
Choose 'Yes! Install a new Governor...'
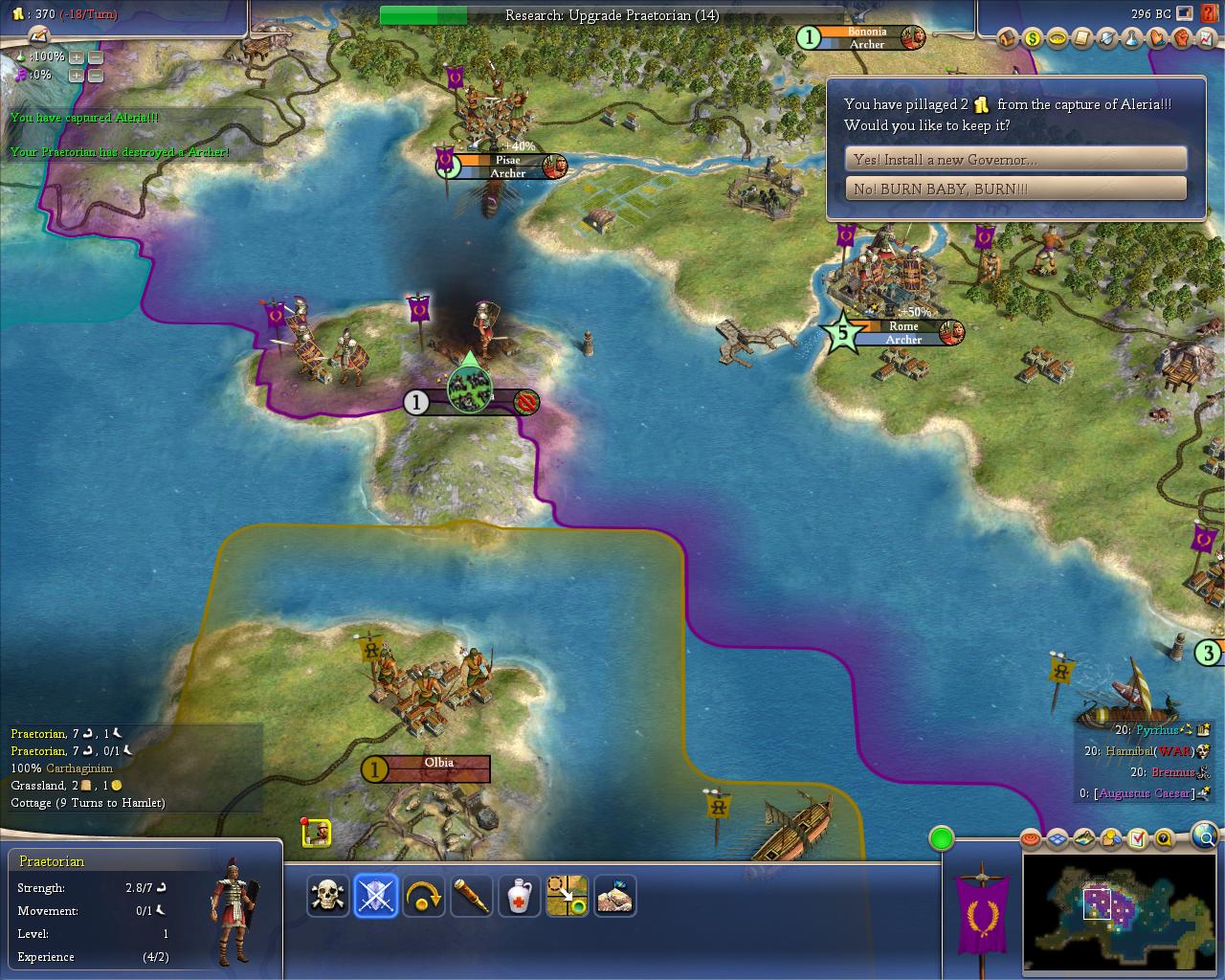pyautogui.click(x=1015, y=159)
